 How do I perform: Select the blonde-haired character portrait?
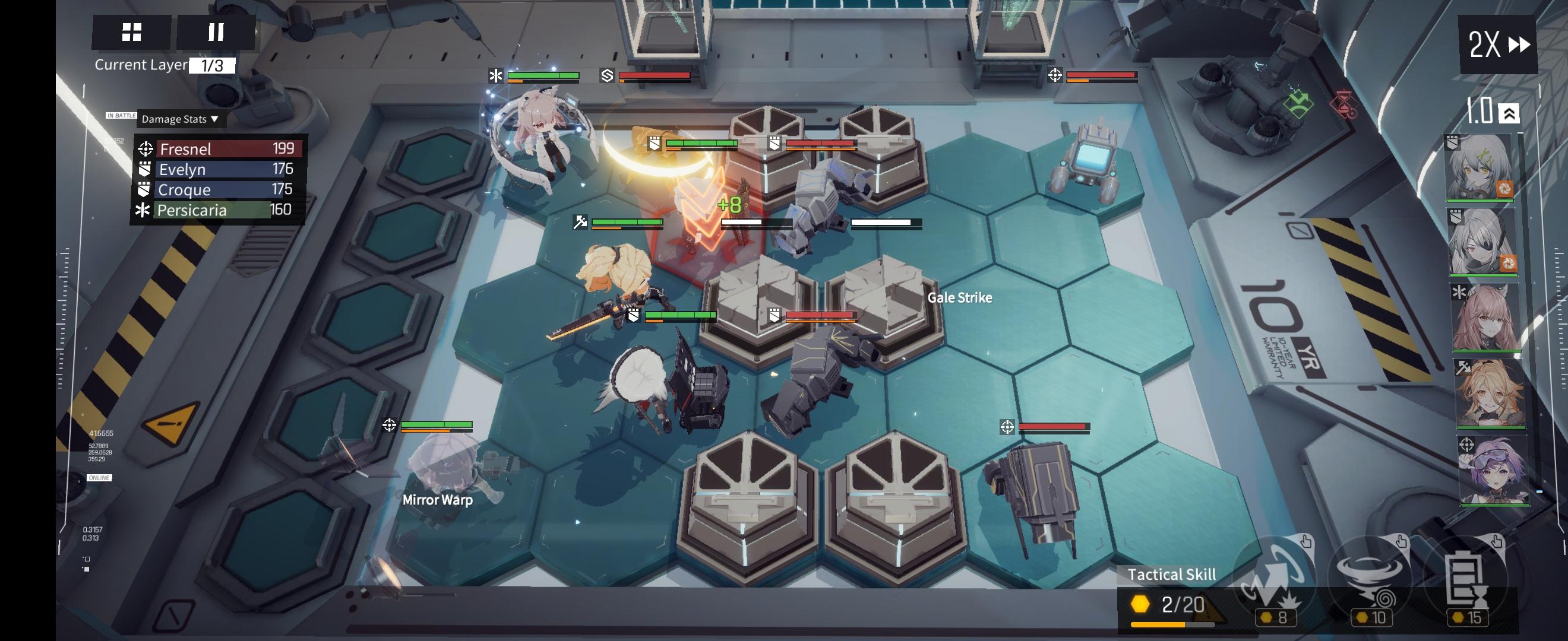[1490, 394]
